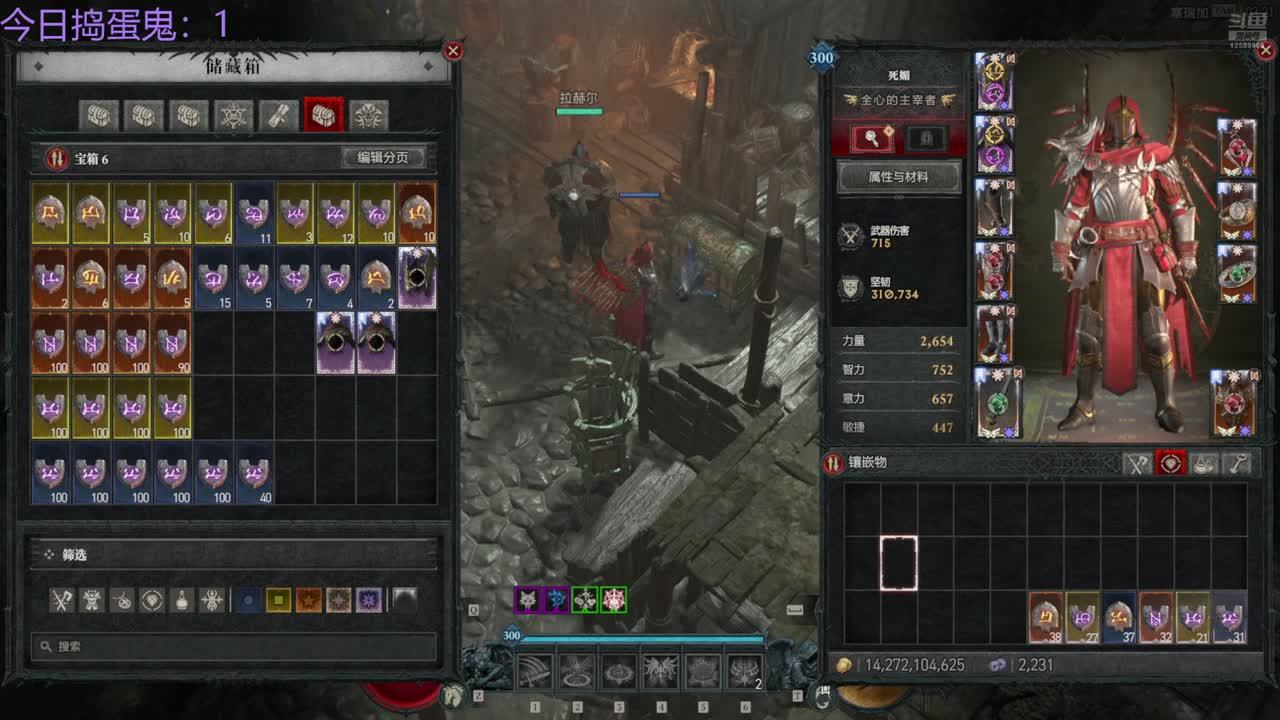Select the rune stack numbered 11 in stash
The height and width of the screenshot is (720, 1280).
coord(254,213)
